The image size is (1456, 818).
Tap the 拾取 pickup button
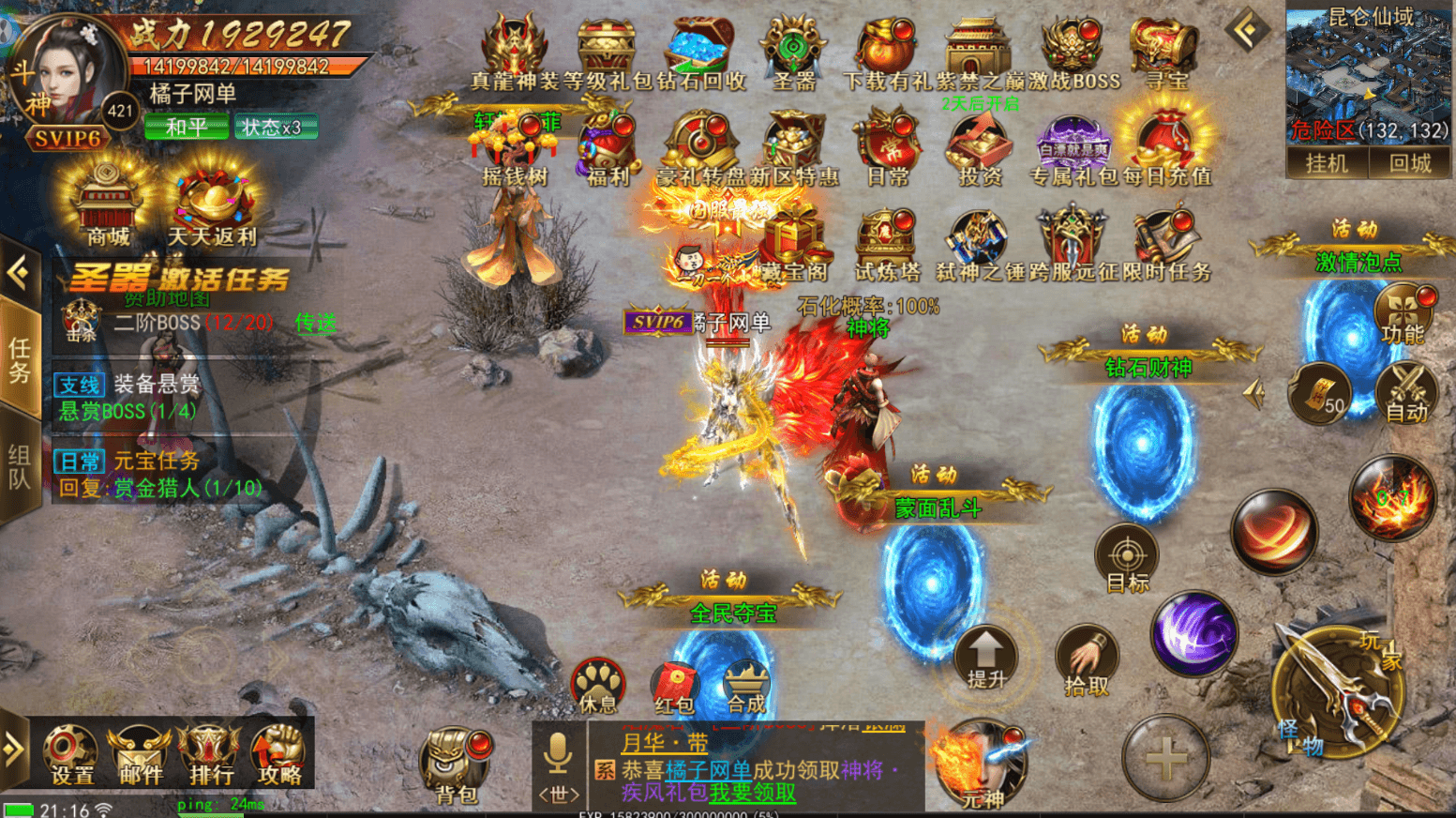1087,660
